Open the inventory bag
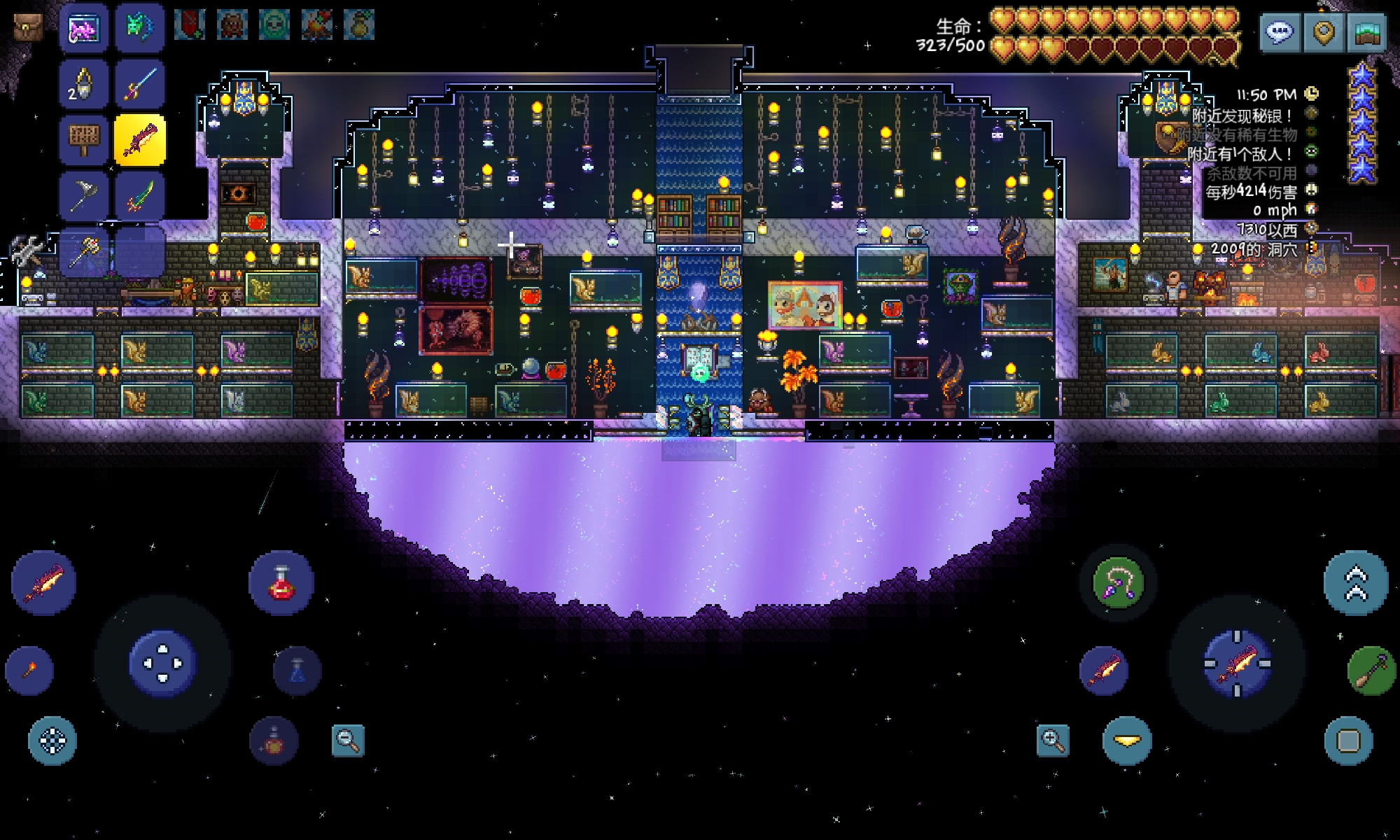 click(x=27, y=27)
